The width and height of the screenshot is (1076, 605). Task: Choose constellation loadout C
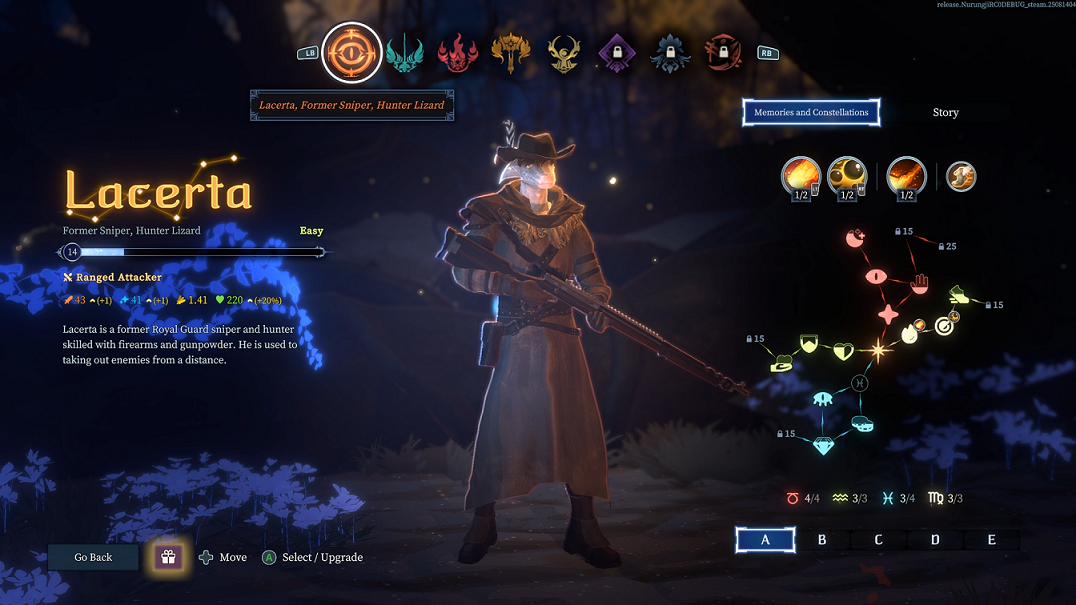[x=878, y=540]
